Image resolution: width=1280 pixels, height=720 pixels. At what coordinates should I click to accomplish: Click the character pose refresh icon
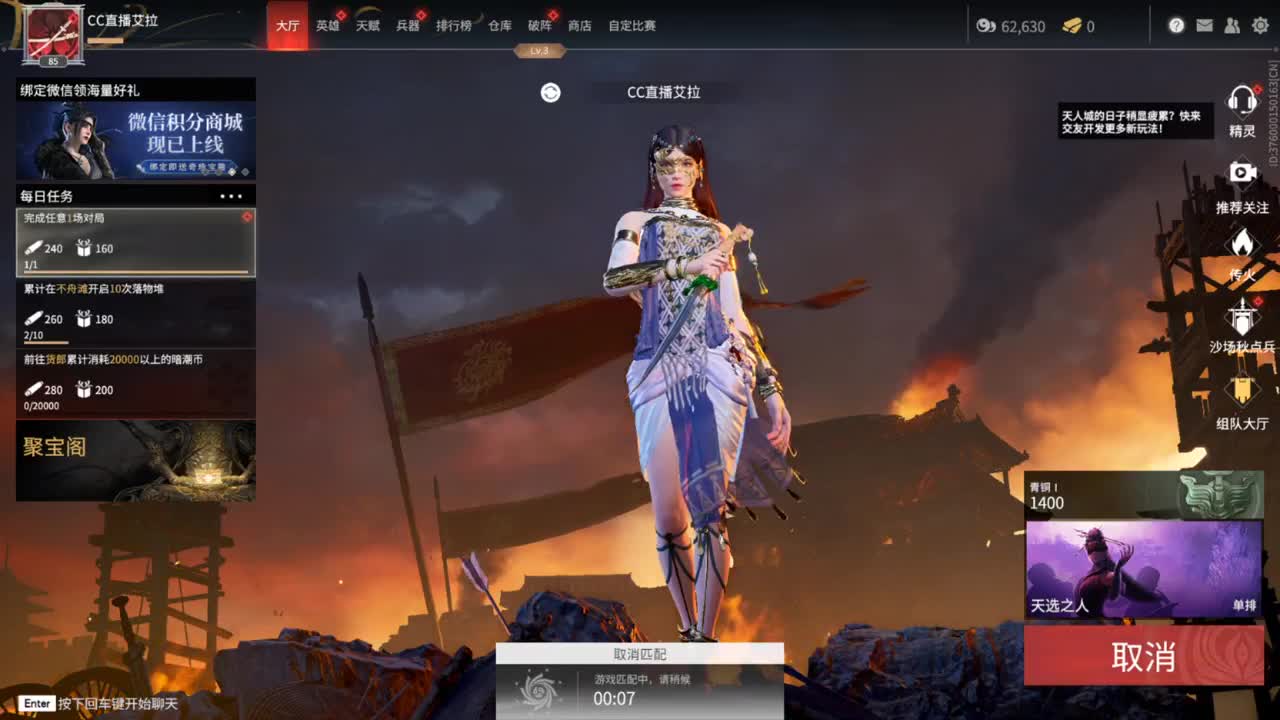pos(548,91)
